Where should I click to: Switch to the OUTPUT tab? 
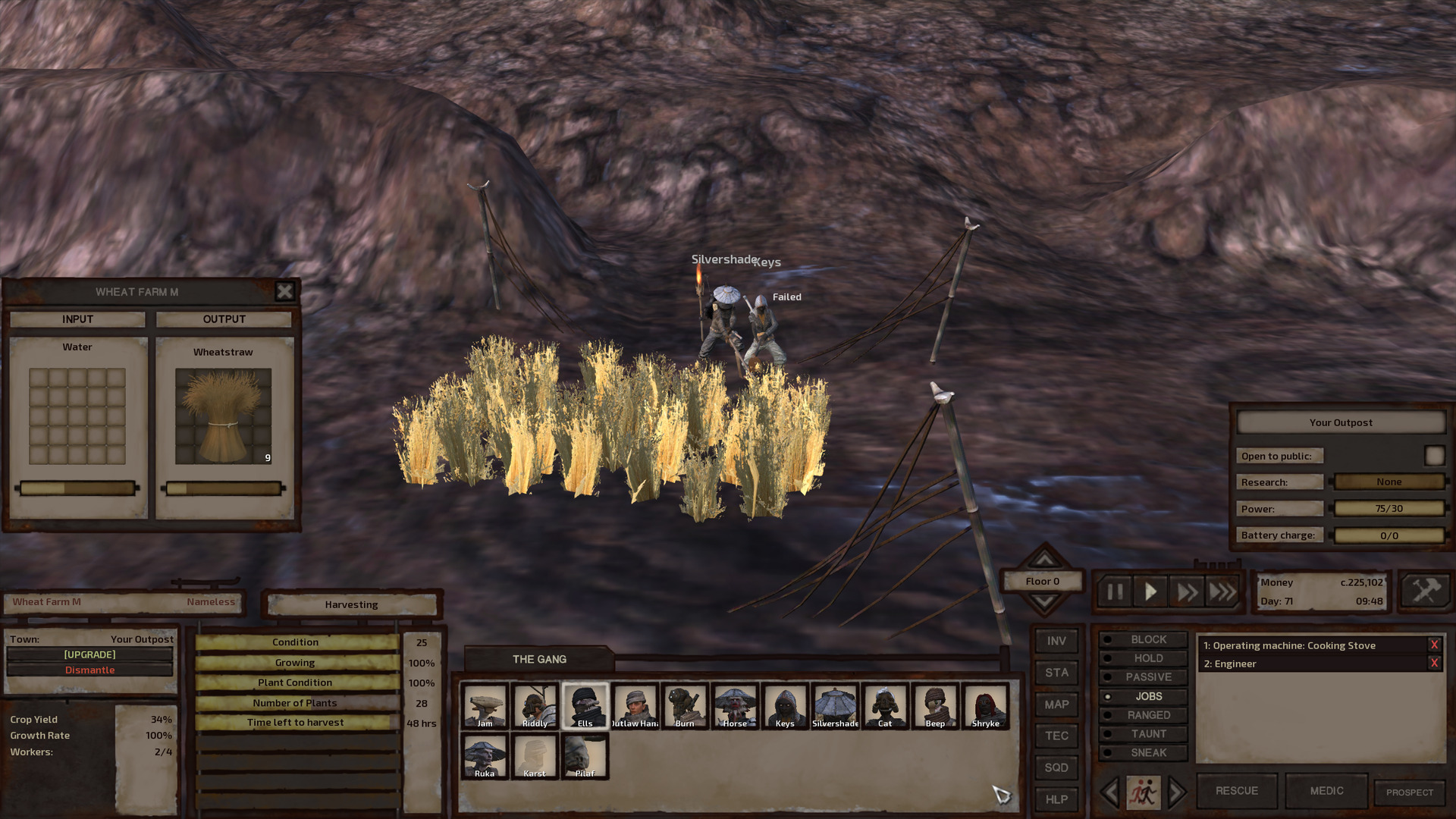coord(223,319)
